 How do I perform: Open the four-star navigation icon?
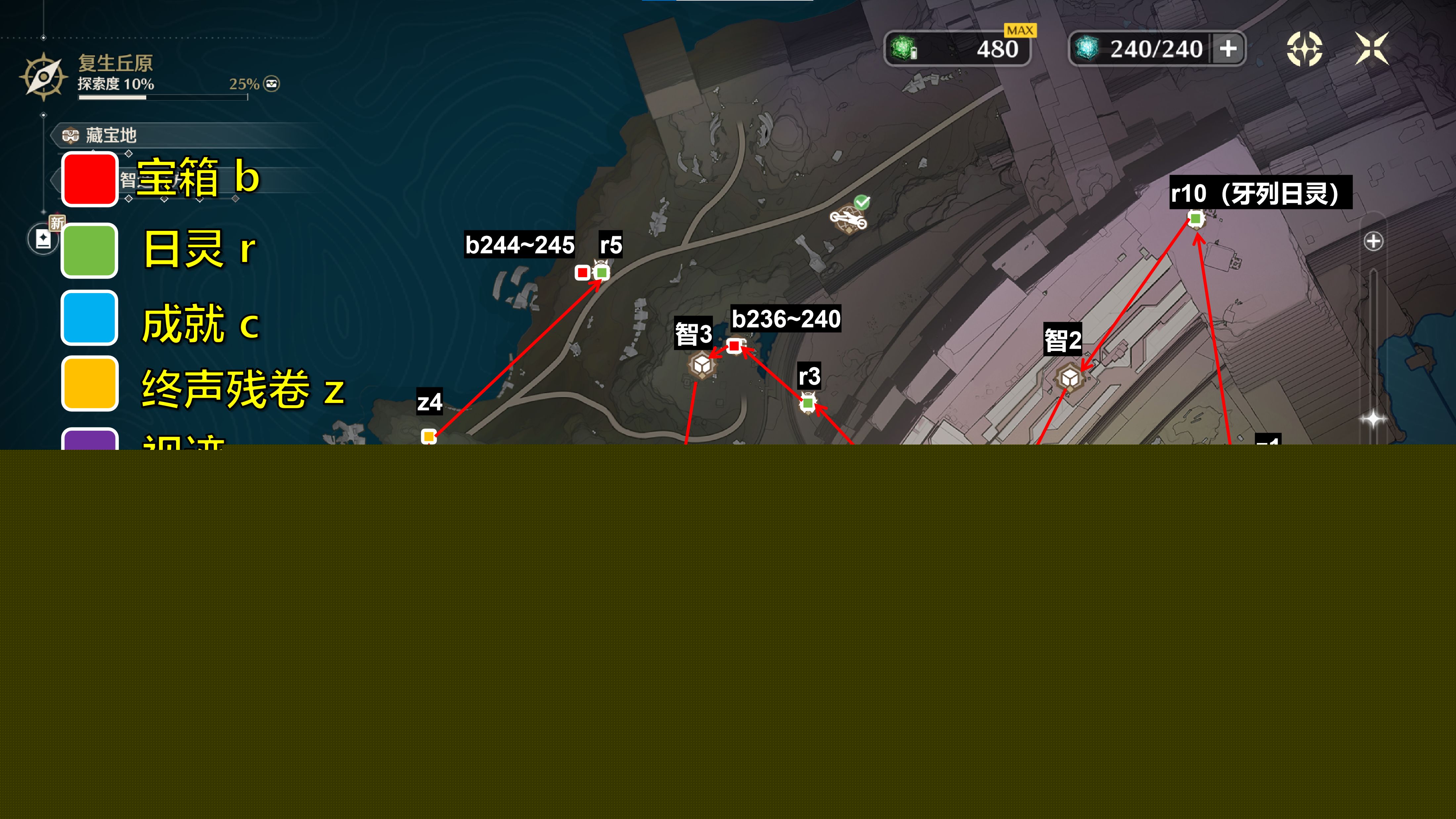[x=1304, y=49]
